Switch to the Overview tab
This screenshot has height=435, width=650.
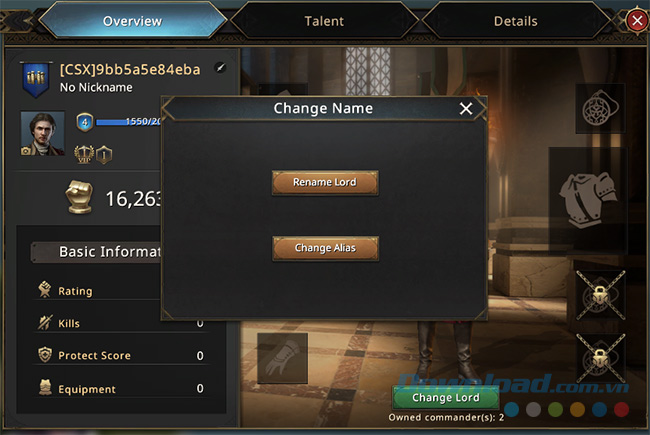coord(132,20)
